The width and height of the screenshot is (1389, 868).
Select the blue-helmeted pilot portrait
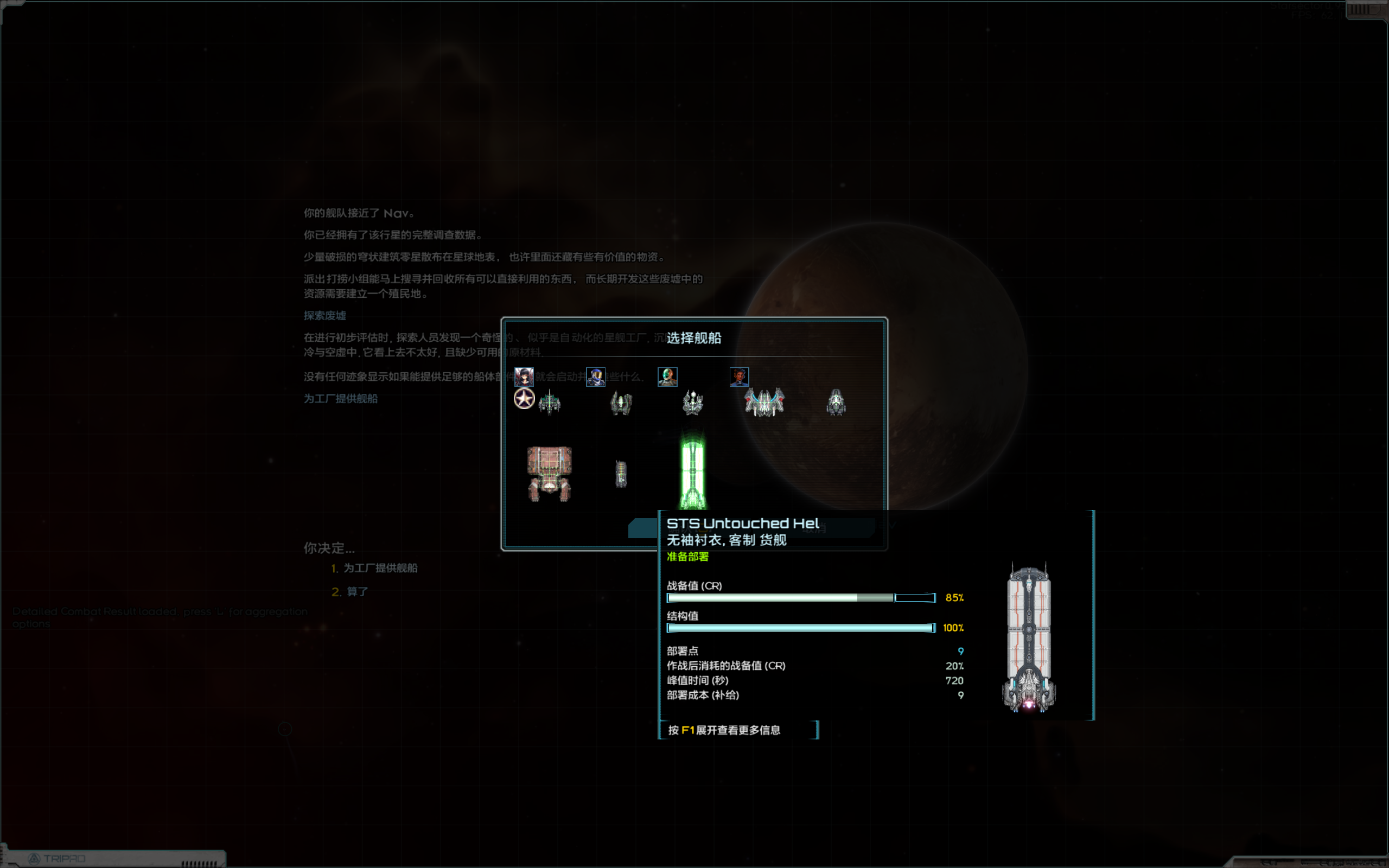click(596, 376)
